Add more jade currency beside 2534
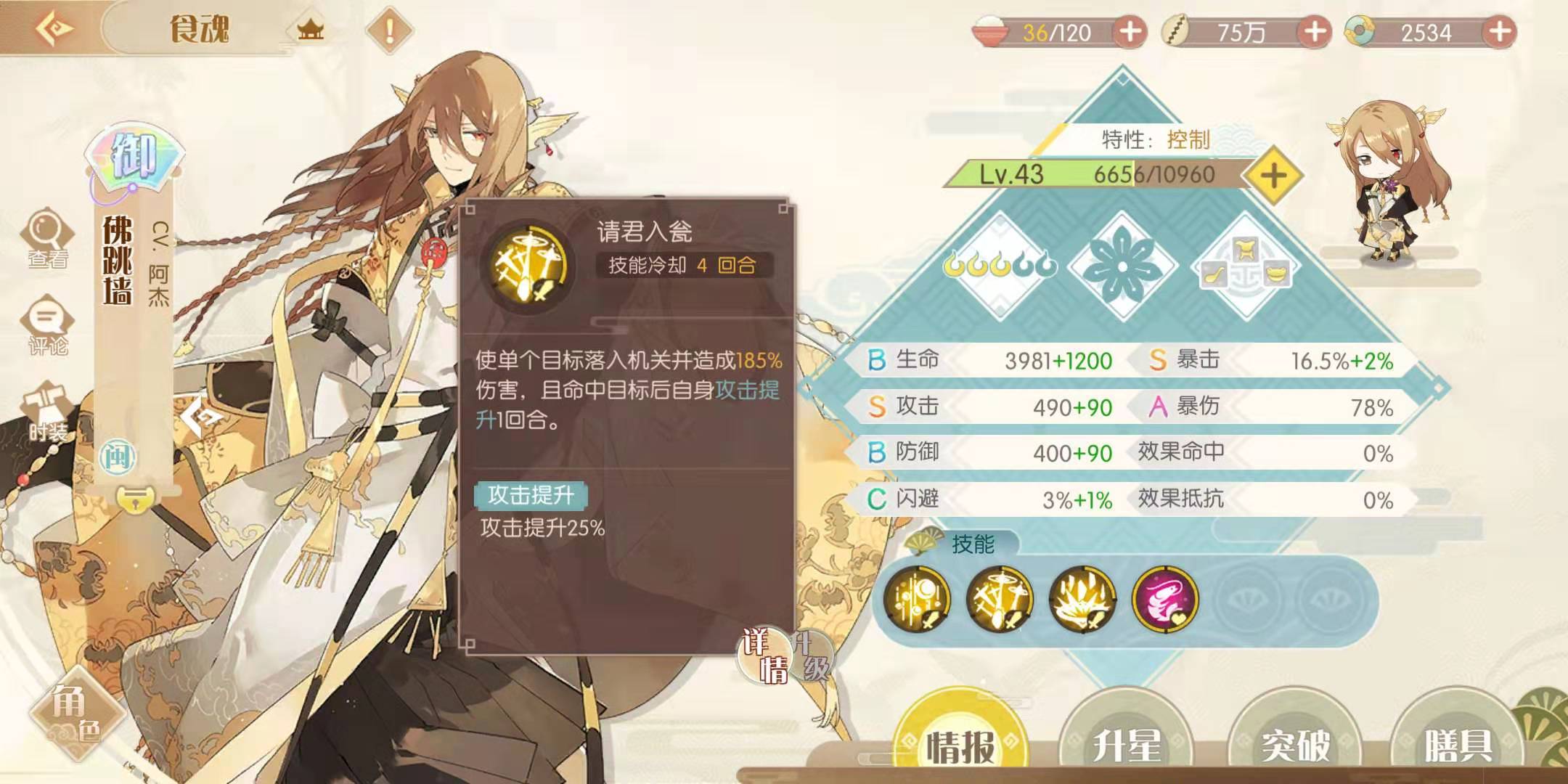This screenshot has height=784, width=1568. (1500, 32)
